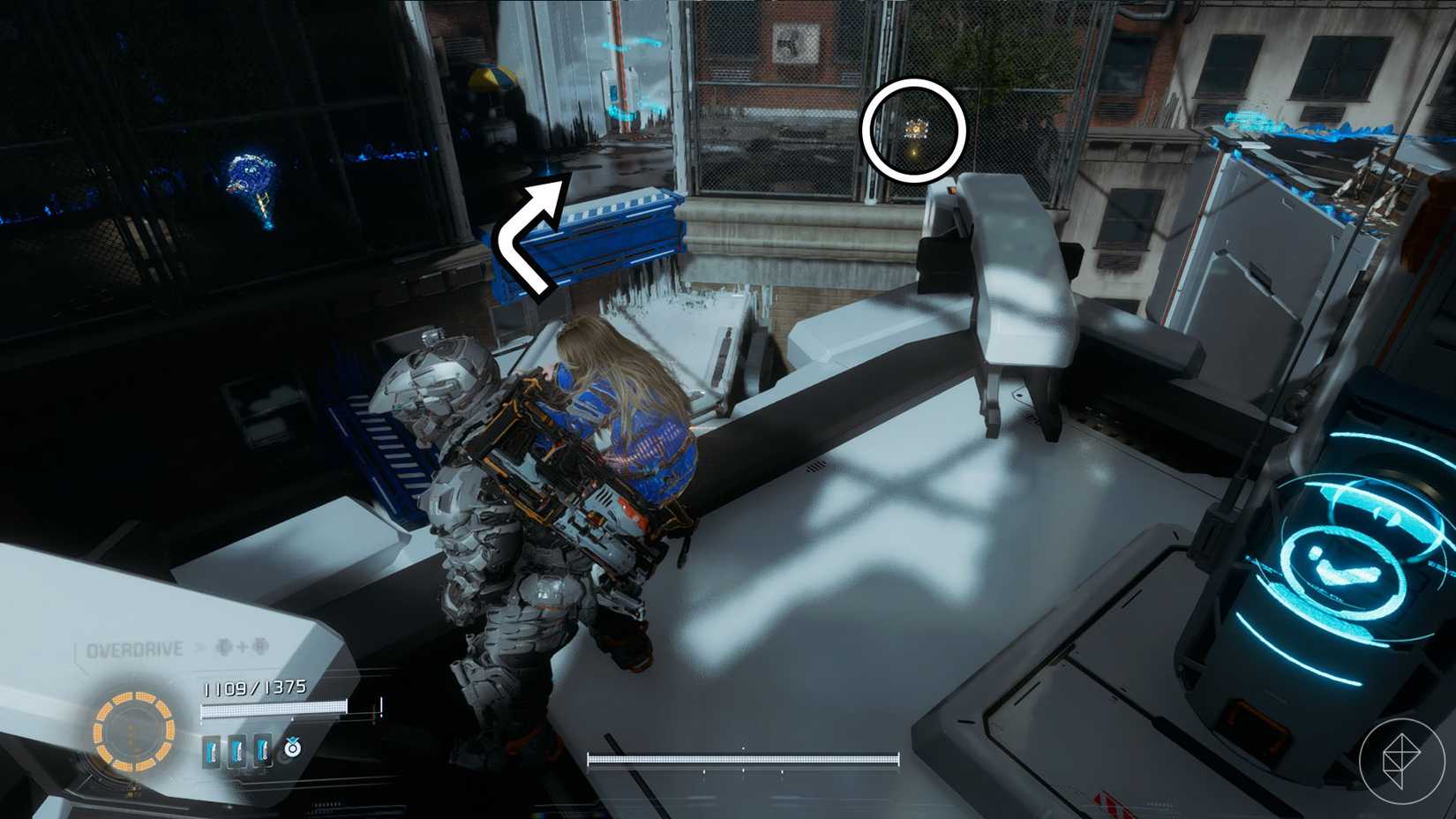Click the plus sign between the coil icons

(241, 648)
